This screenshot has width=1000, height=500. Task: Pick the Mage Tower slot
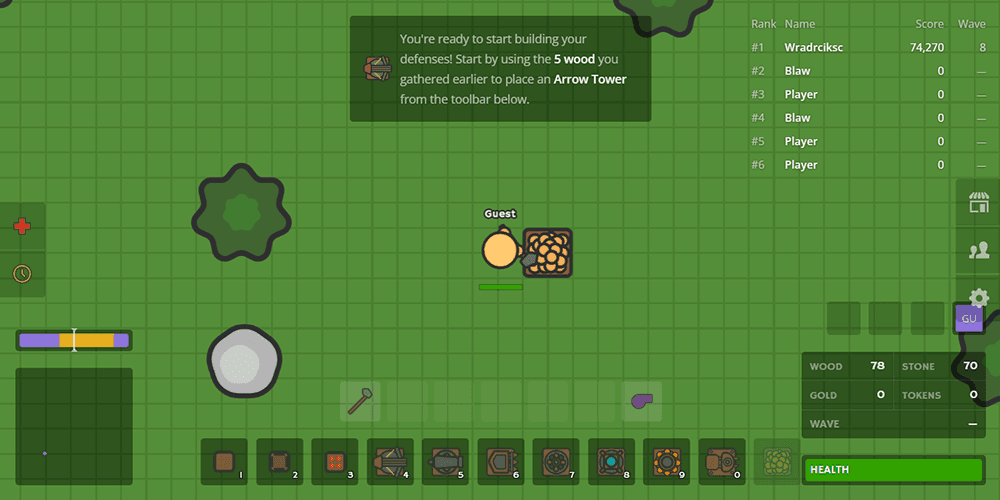(611, 461)
